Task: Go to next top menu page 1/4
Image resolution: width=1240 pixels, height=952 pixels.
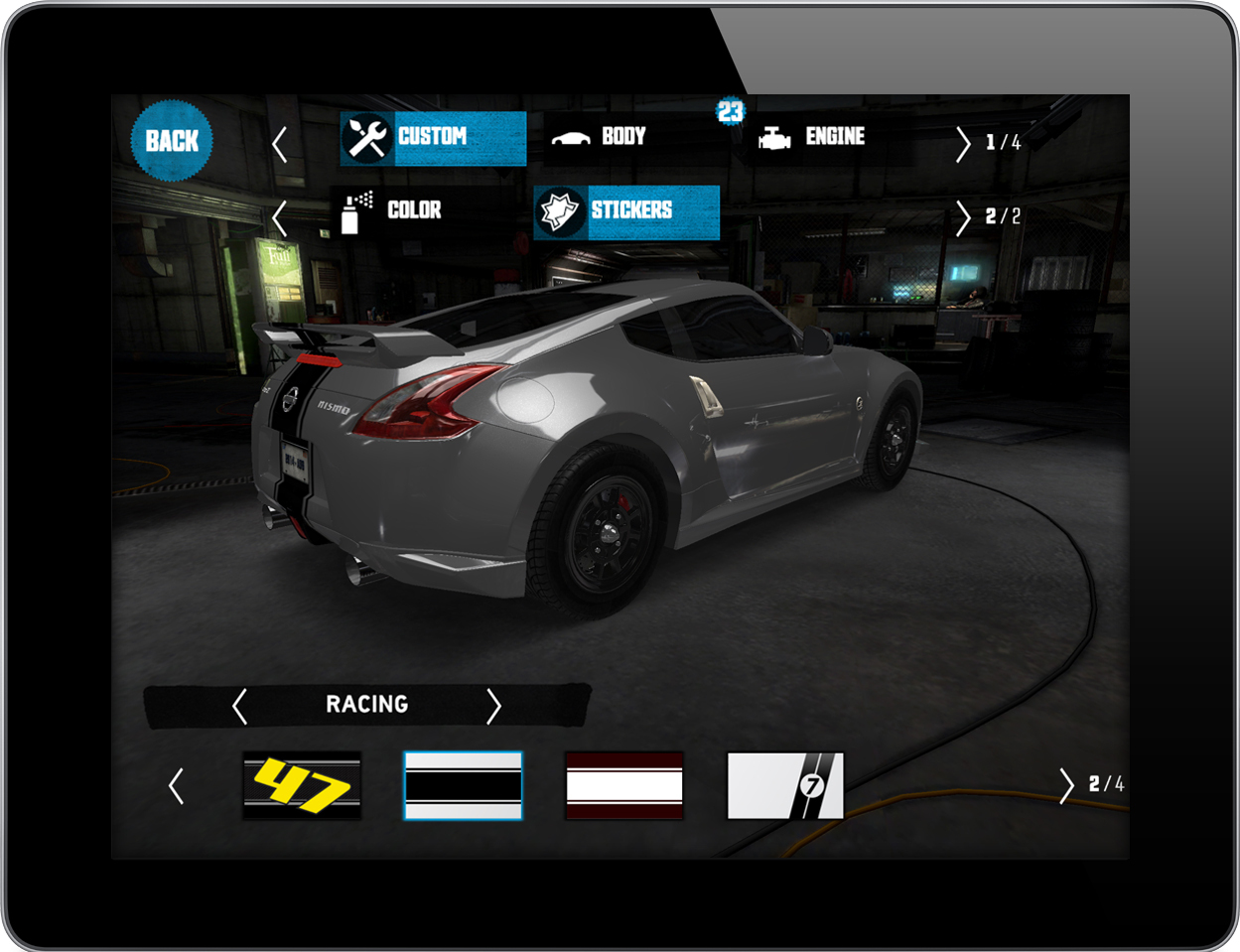Action: [963, 144]
